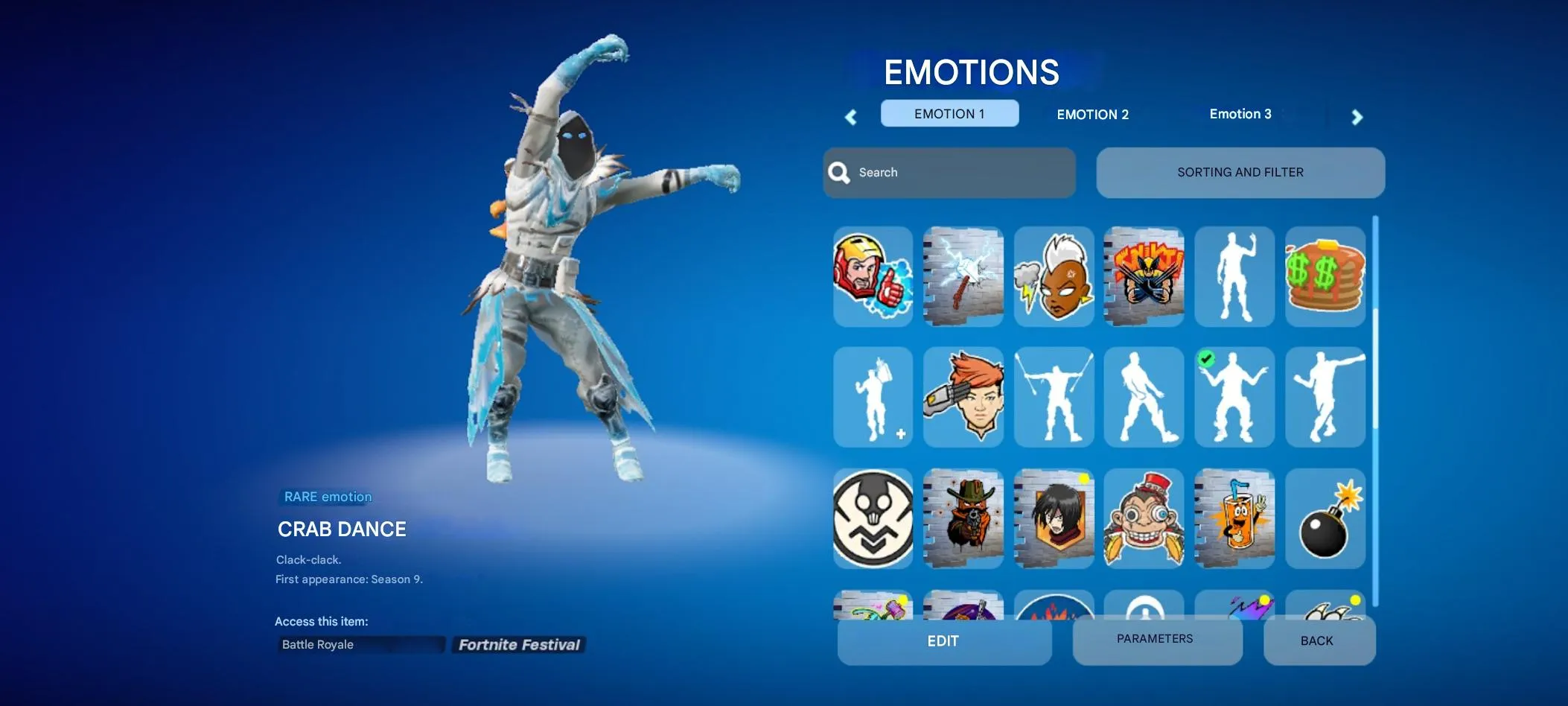Open the money pancakes emoticon
The width and height of the screenshot is (1568, 706).
pyautogui.click(x=1325, y=277)
